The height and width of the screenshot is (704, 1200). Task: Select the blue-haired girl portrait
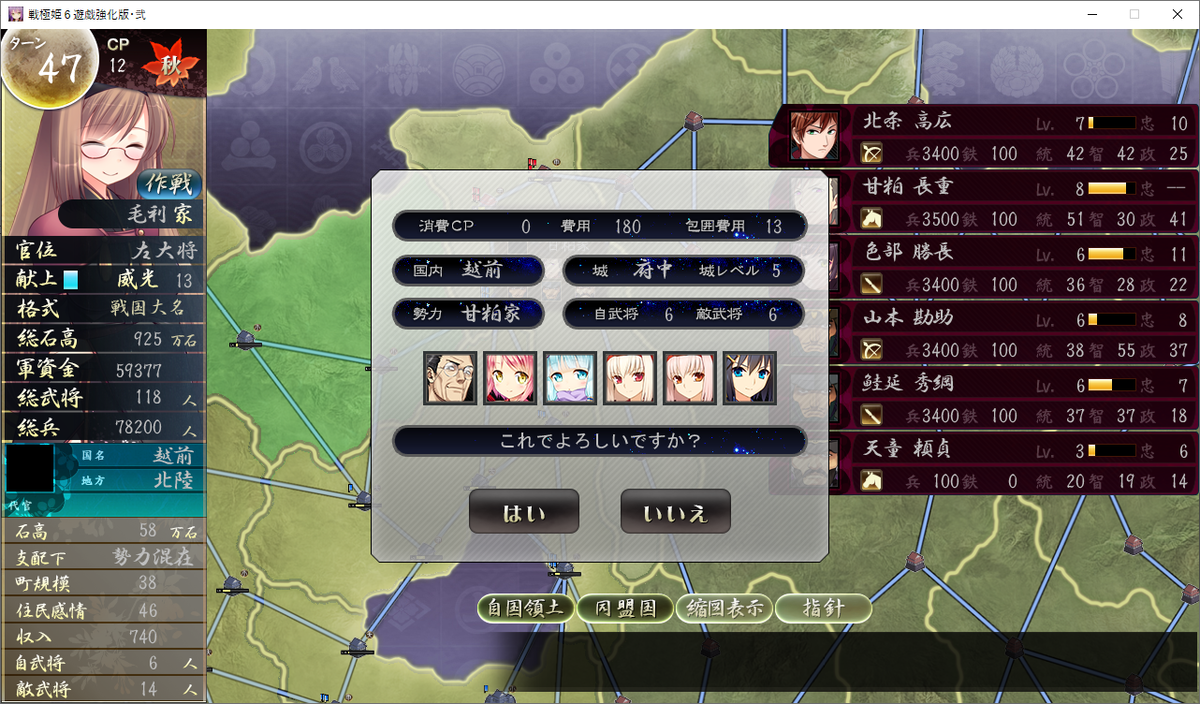coord(570,378)
